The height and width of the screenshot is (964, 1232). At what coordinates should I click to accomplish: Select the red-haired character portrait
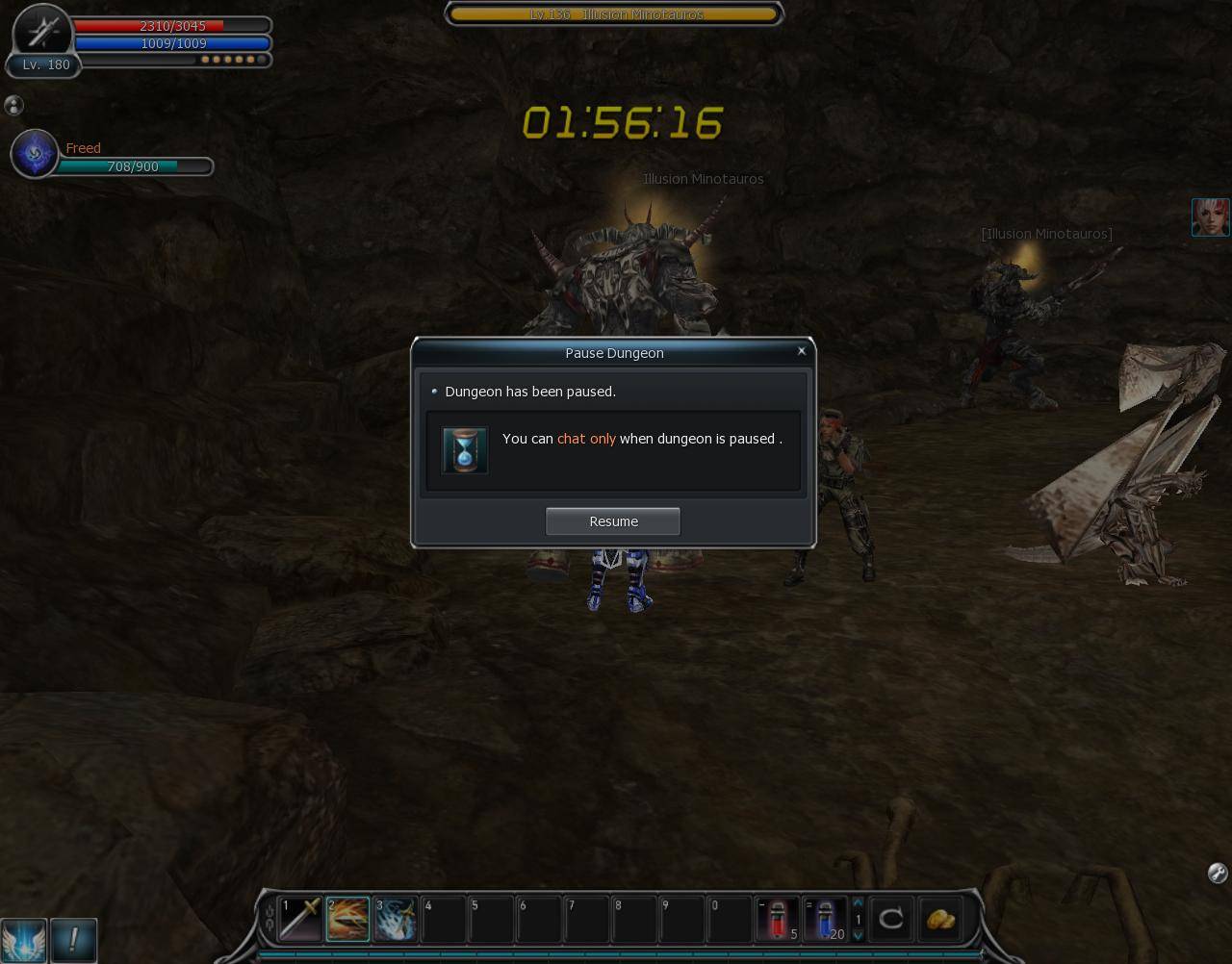click(x=1210, y=217)
